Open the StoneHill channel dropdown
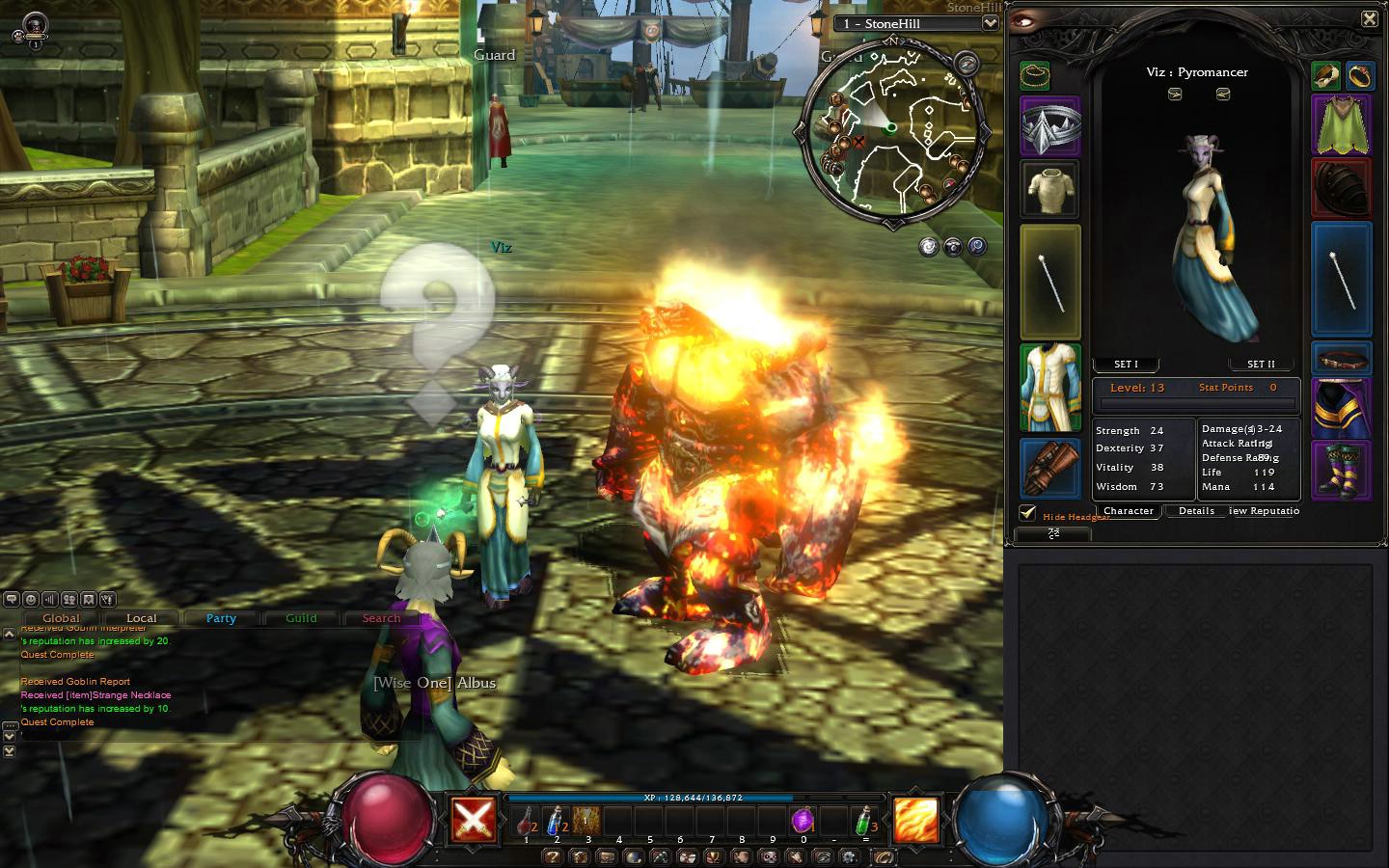1389x868 pixels. (990, 23)
